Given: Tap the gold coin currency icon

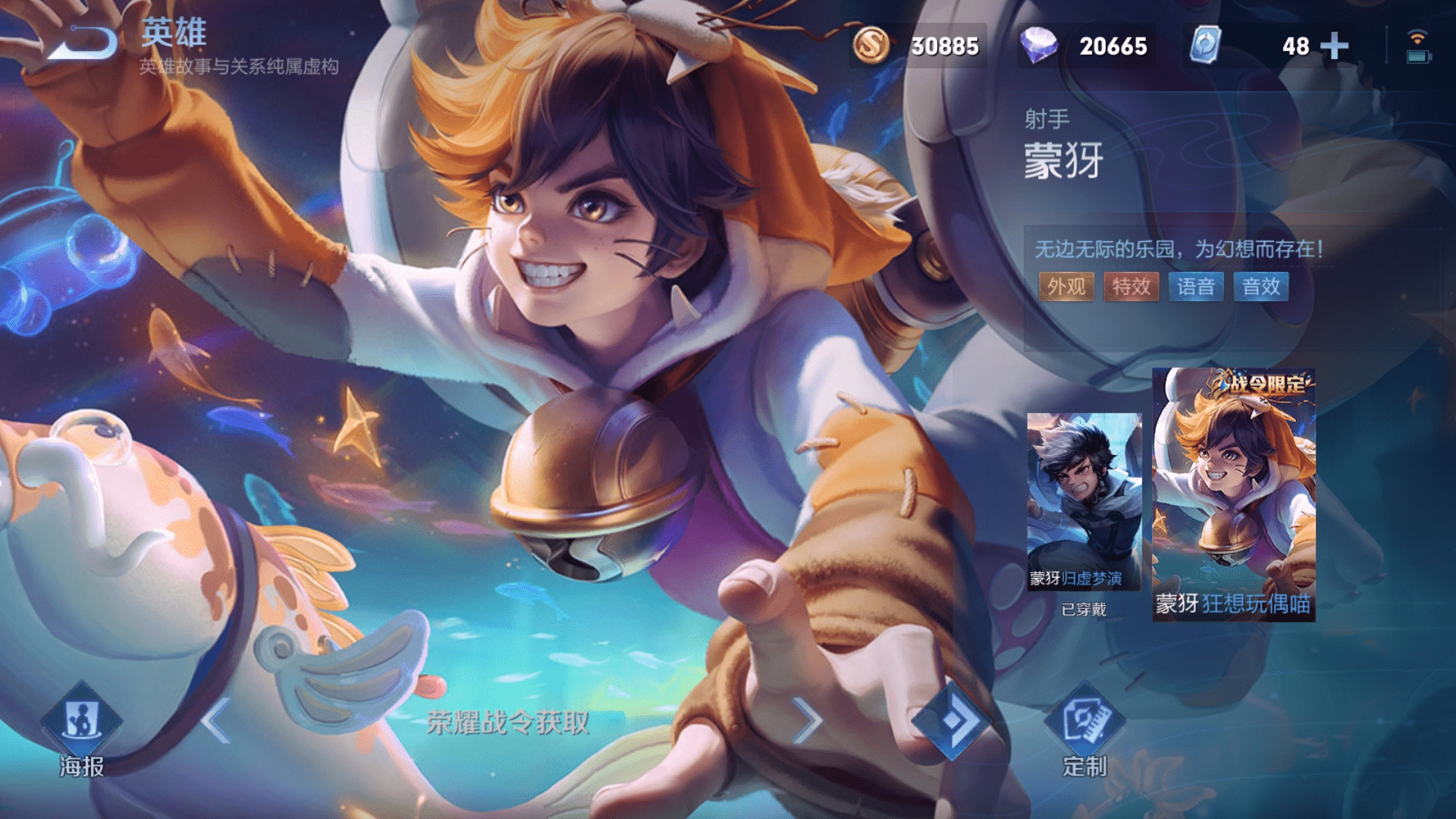Looking at the screenshot, I should 871,45.
